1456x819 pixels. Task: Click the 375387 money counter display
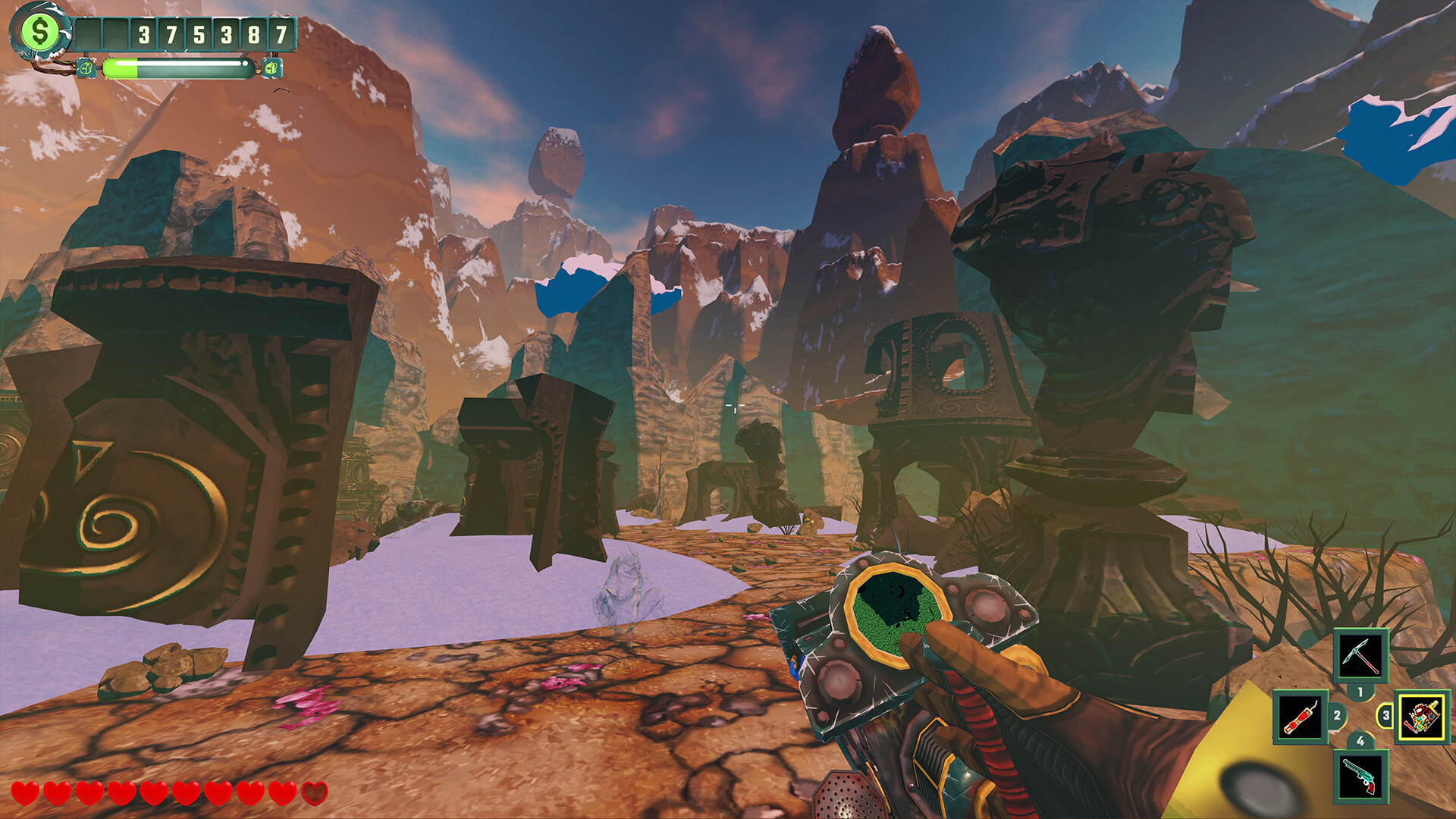pos(212,34)
